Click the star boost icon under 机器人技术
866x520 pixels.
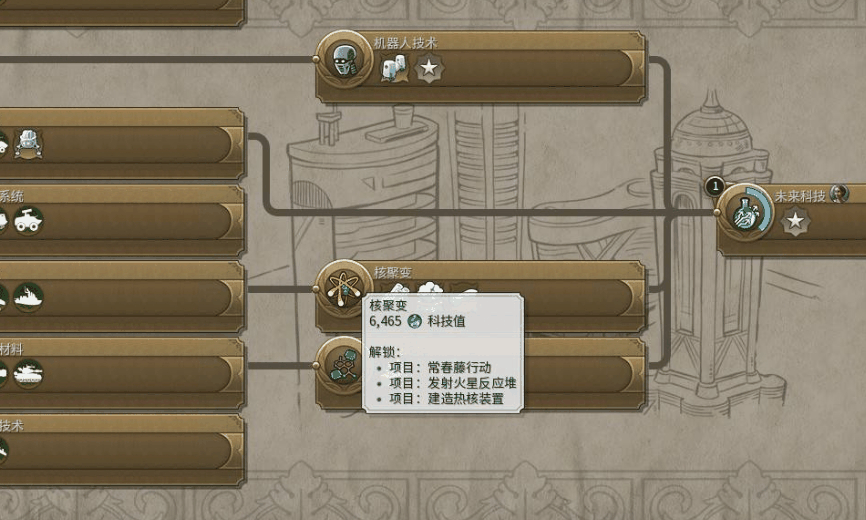[429, 68]
